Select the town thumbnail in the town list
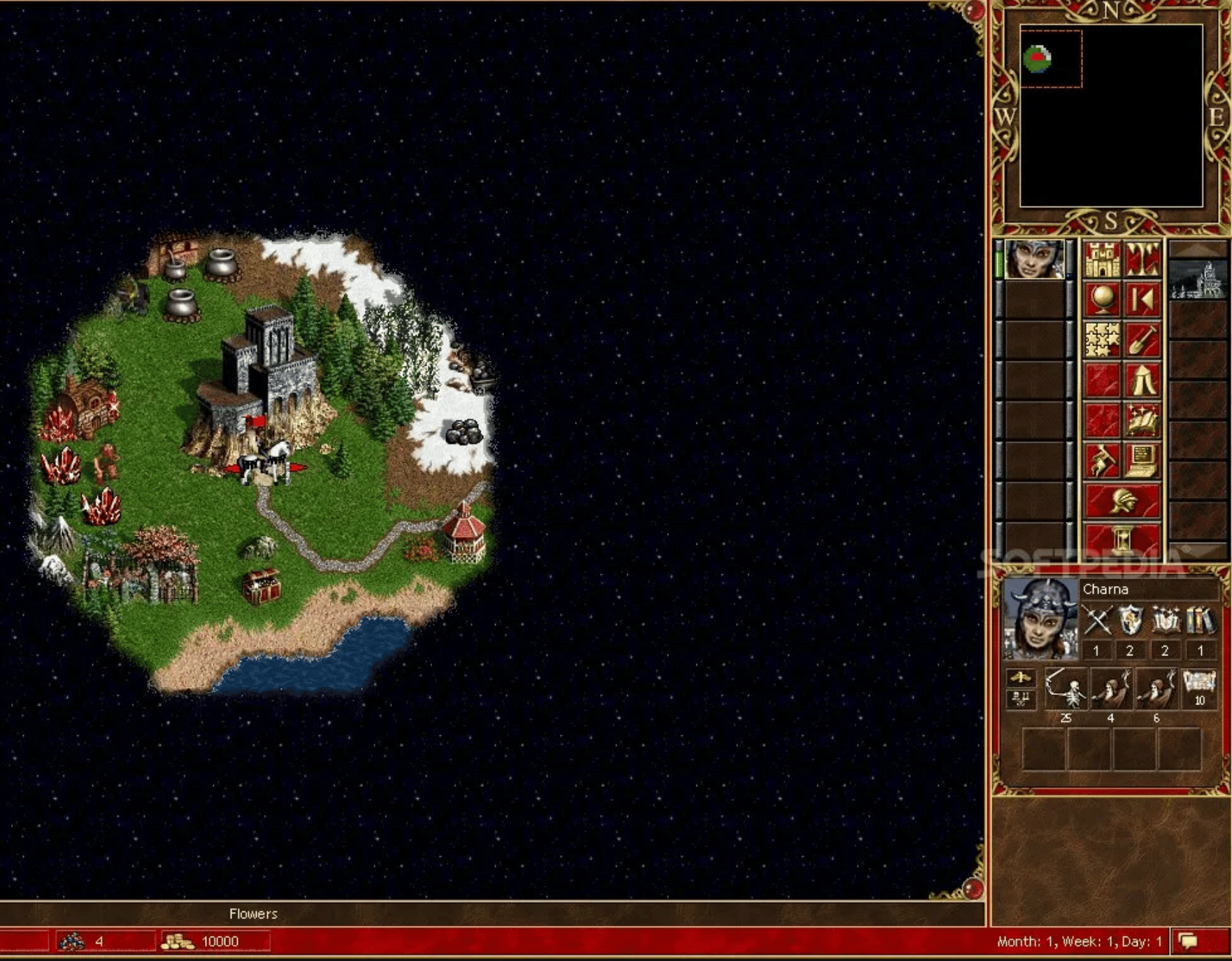This screenshot has height=961, width=1232. coord(1198,279)
